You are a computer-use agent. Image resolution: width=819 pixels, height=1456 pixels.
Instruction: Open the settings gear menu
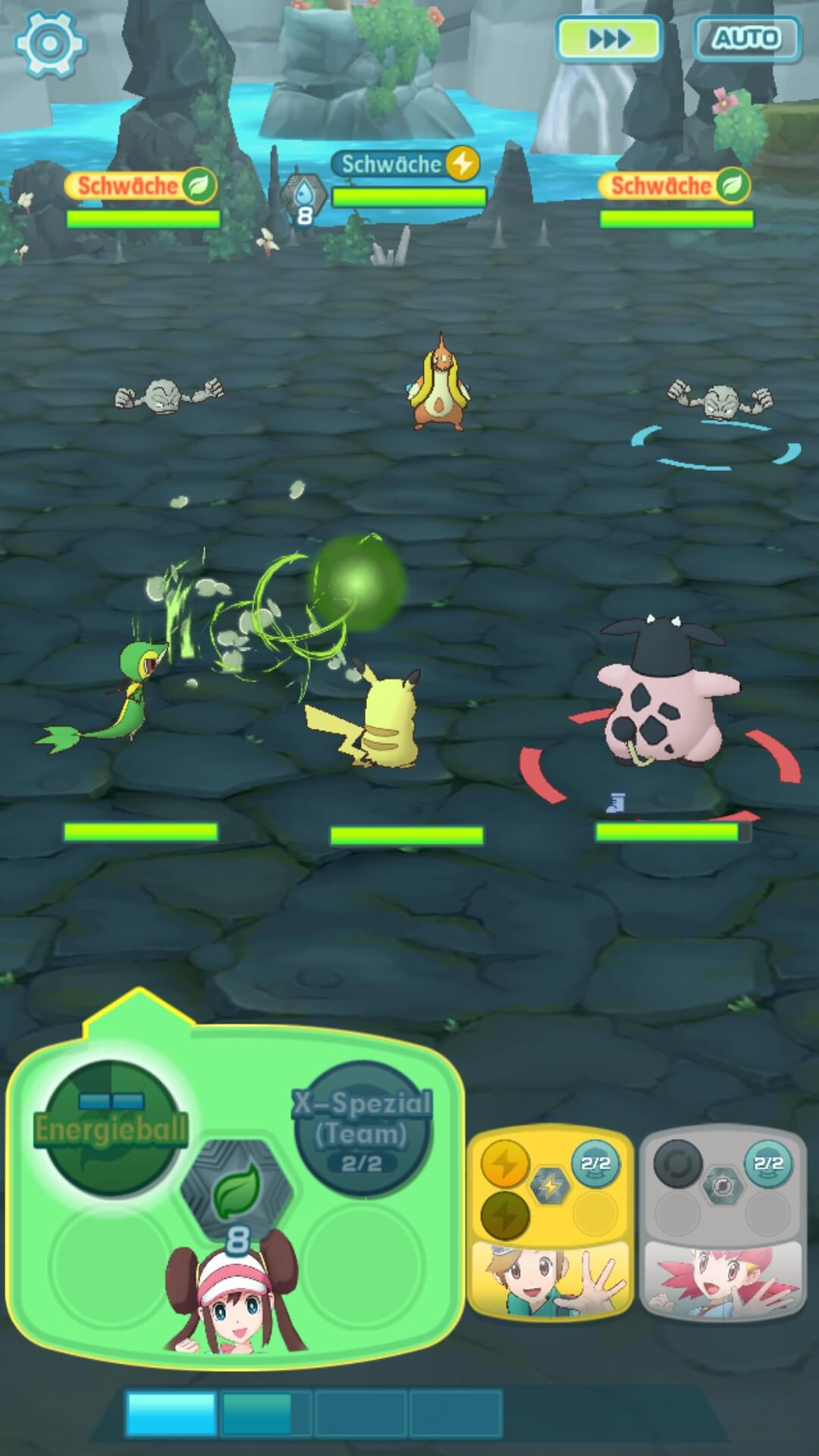[50, 43]
